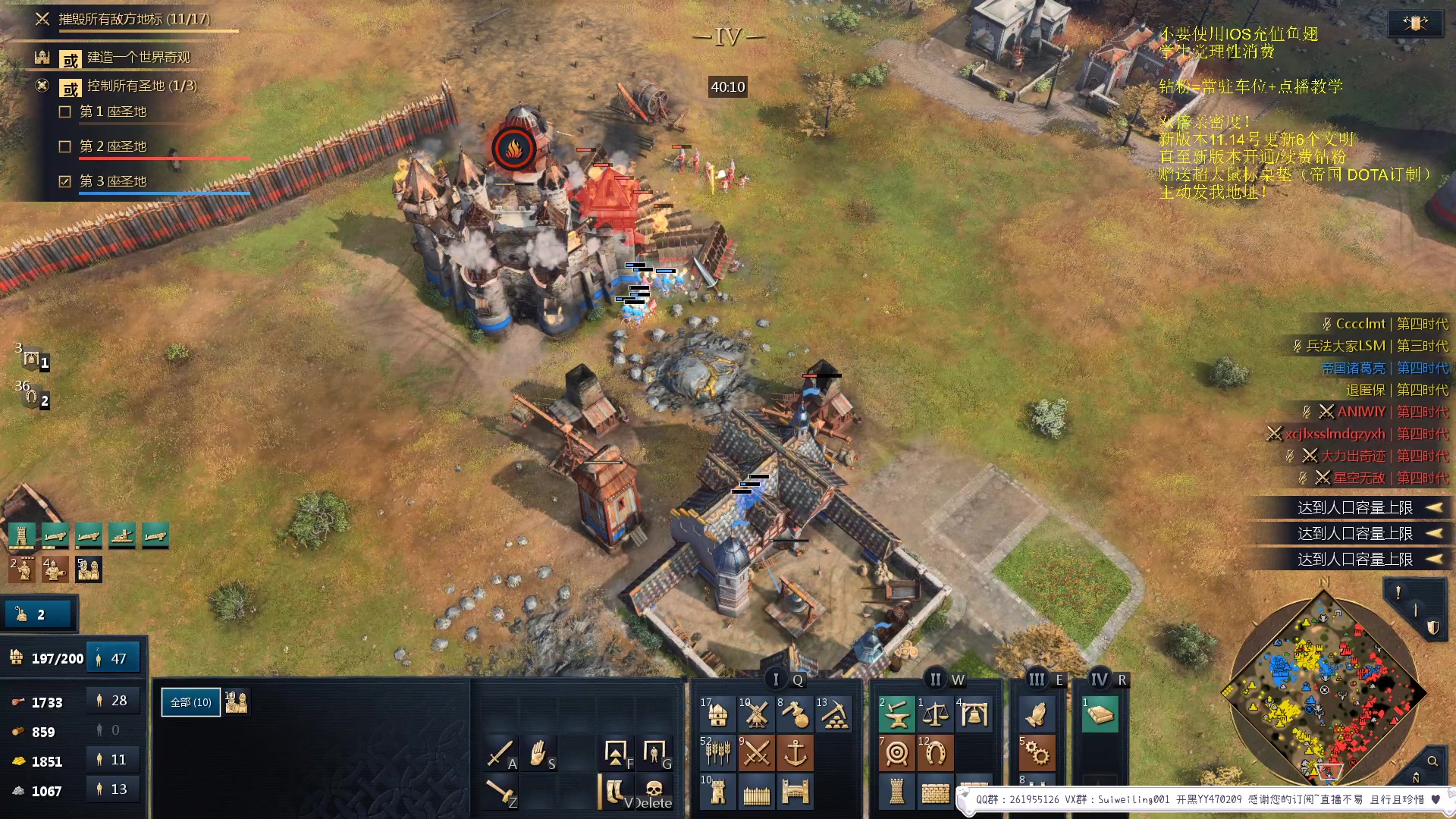Pick the lumber camp axe icon
The height and width of the screenshot is (819, 1456).
(795, 714)
